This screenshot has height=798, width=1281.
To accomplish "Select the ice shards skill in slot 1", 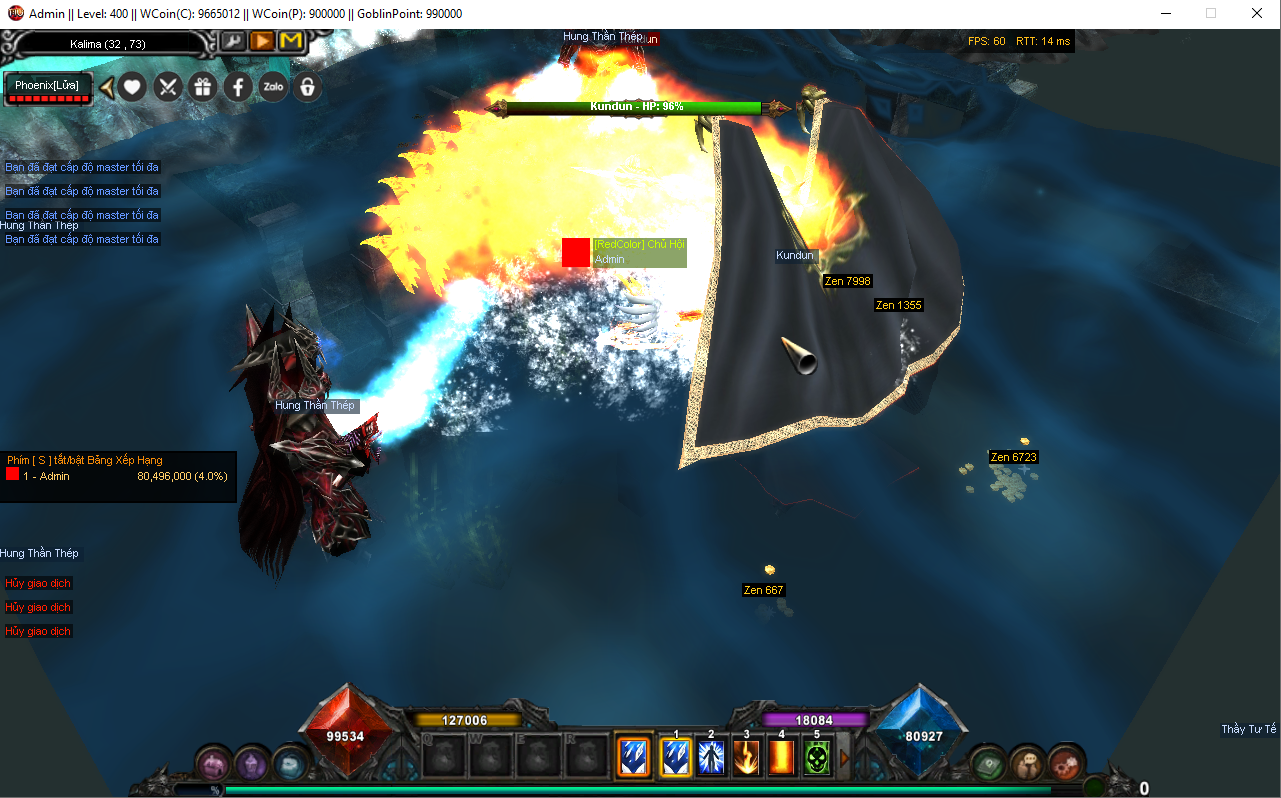I will click(676, 757).
